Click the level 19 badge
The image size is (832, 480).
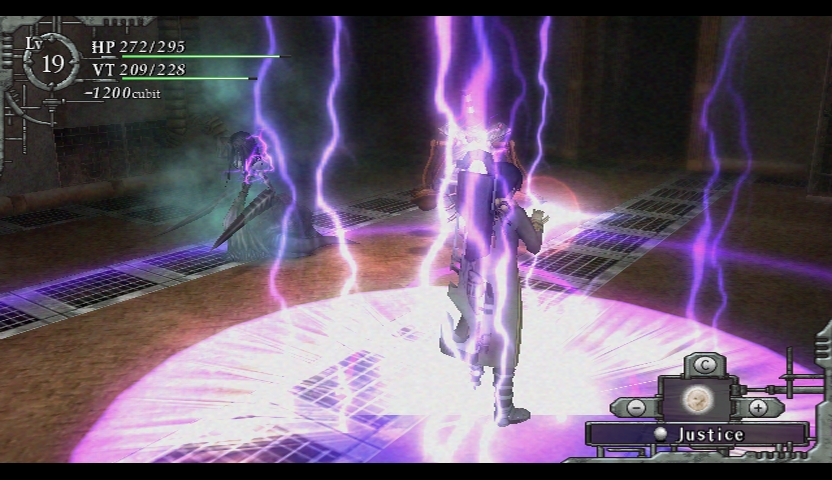(53, 62)
